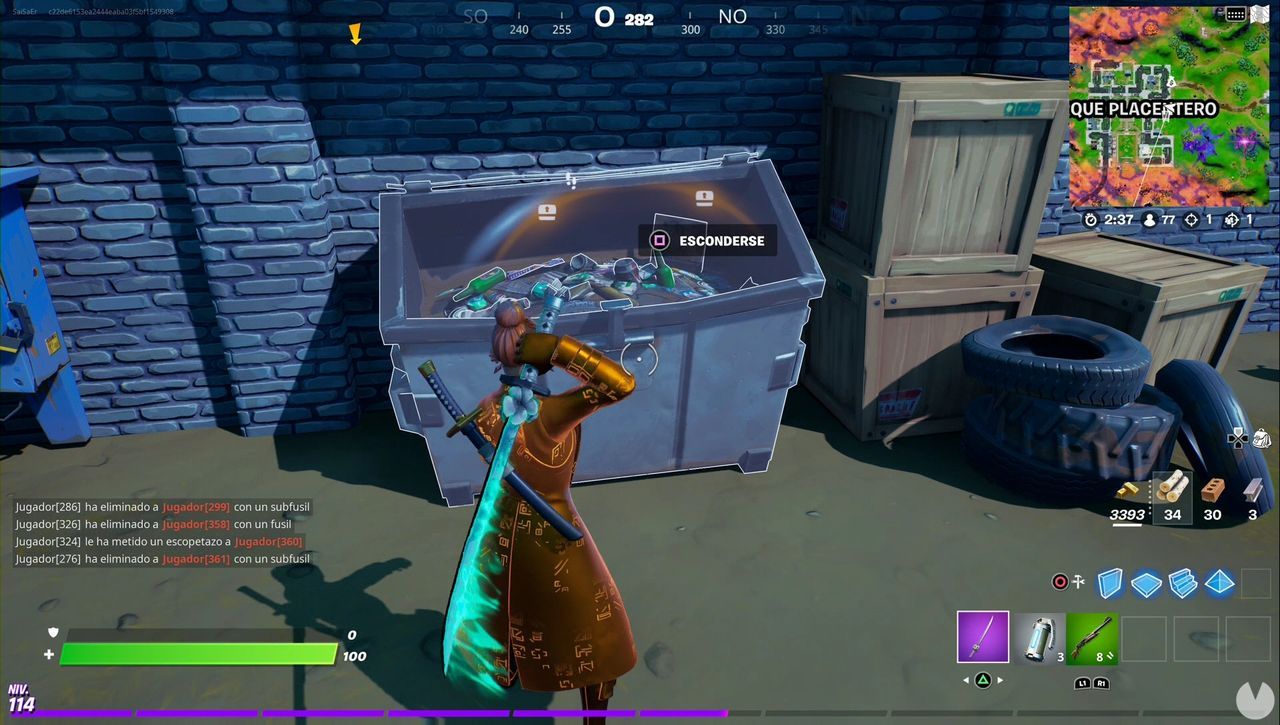Select the purple katana in the hotbar
1280x725 pixels.
[x=981, y=637]
